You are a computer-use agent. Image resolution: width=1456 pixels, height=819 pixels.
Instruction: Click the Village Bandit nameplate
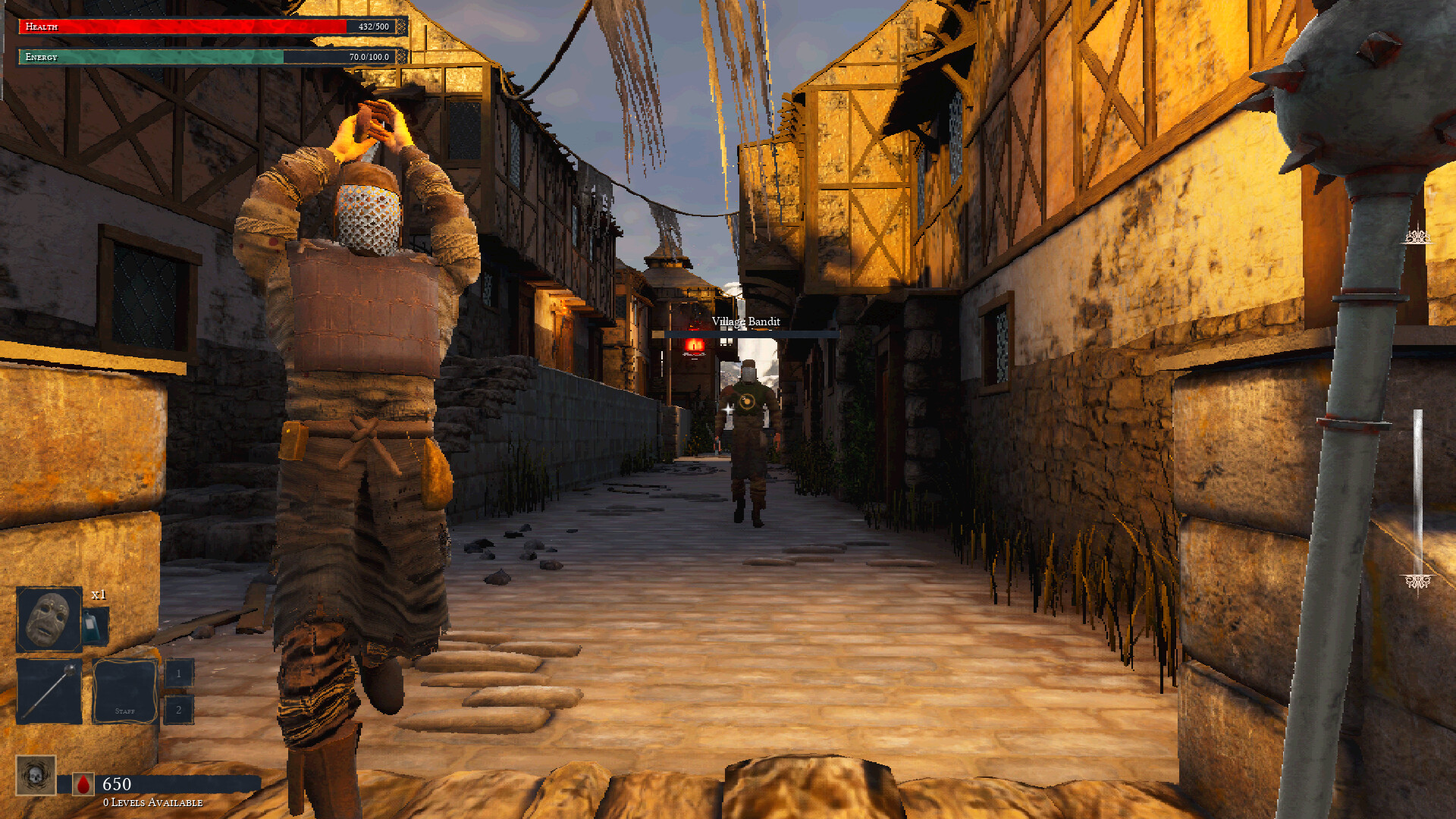[x=746, y=321]
